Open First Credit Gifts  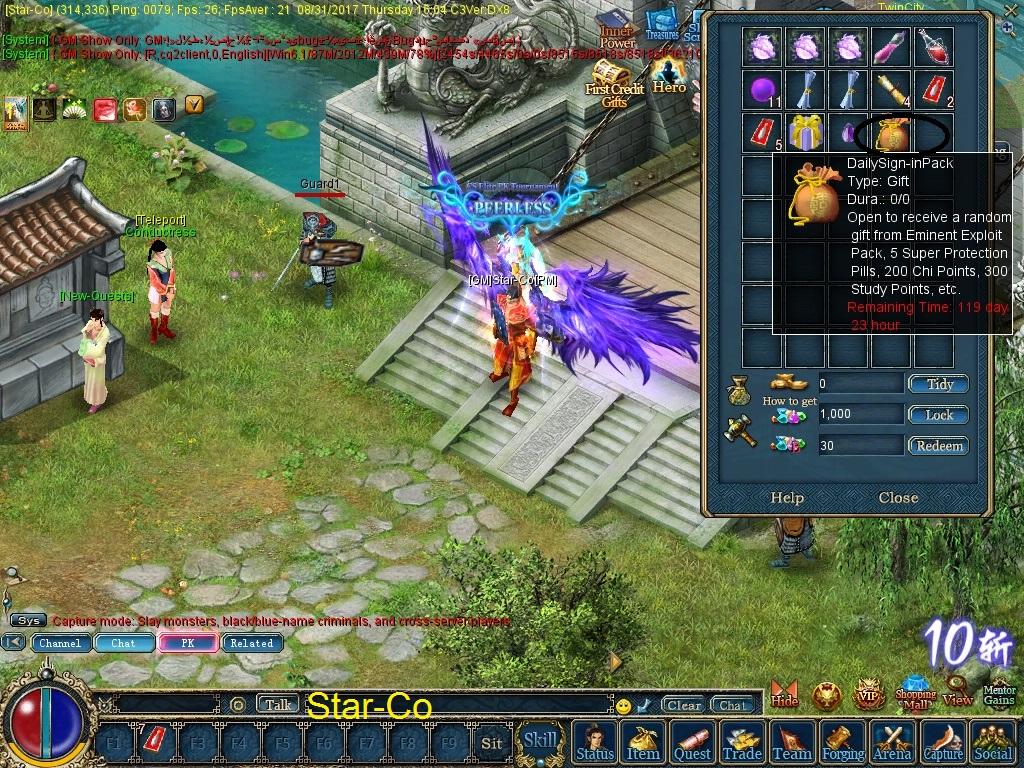613,84
